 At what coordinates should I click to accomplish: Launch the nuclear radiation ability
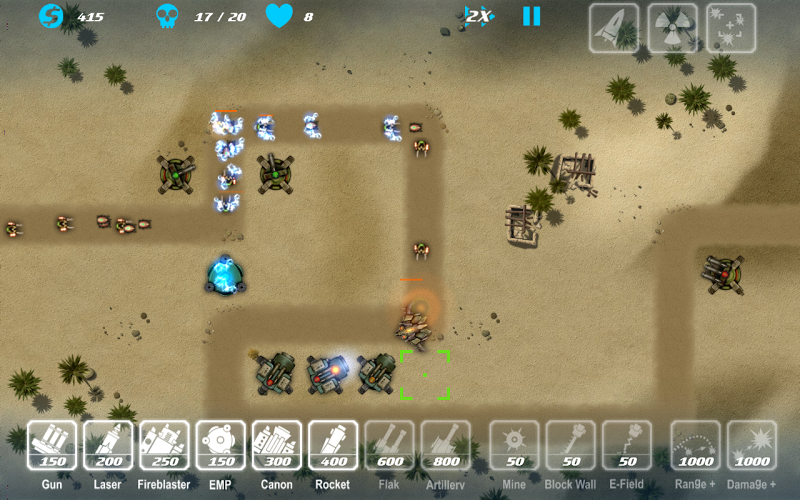[x=673, y=28]
